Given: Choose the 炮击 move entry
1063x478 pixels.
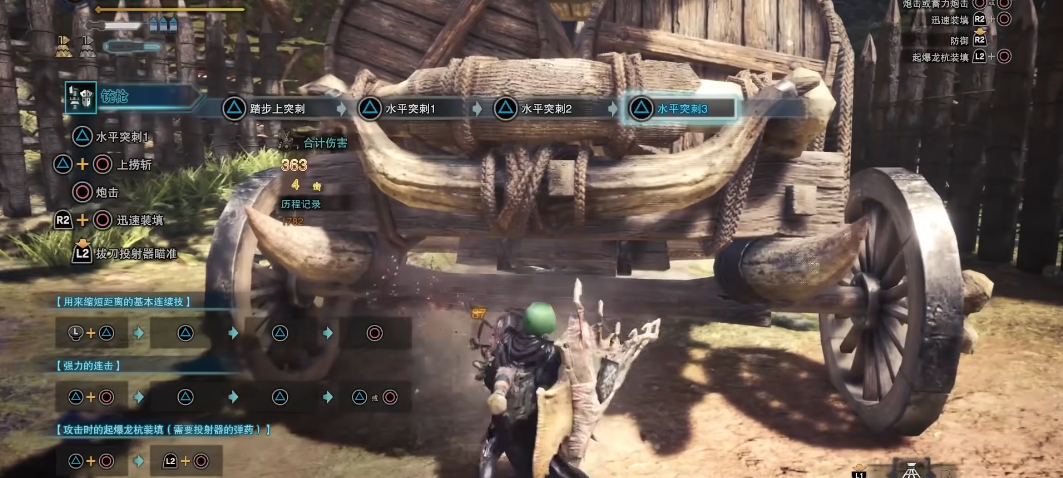Looking at the screenshot, I should click(x=108, y=191).
